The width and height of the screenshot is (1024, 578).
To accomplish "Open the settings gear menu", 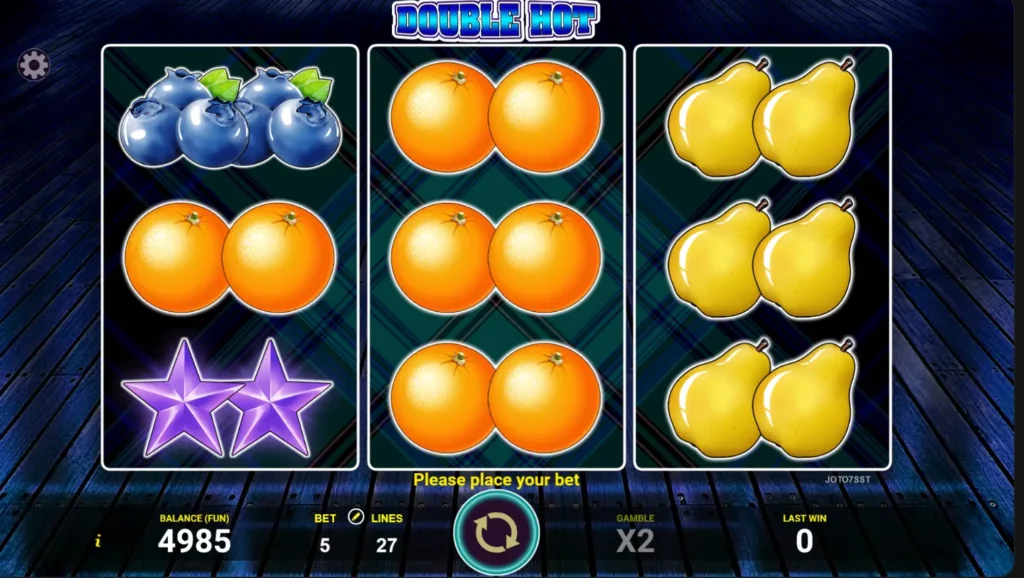I will pos(33,66).
